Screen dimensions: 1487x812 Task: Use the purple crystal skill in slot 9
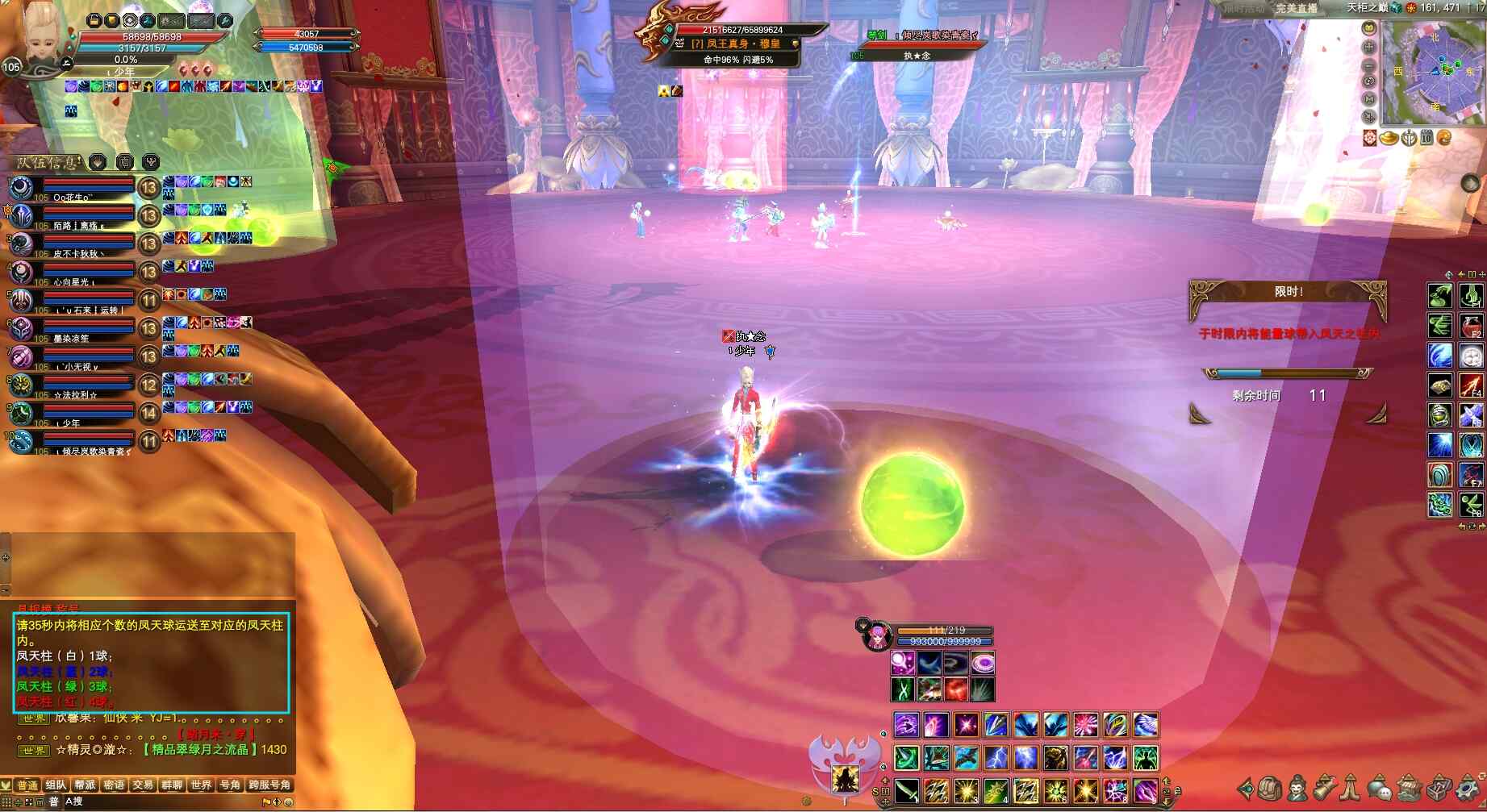[1146, 791]
